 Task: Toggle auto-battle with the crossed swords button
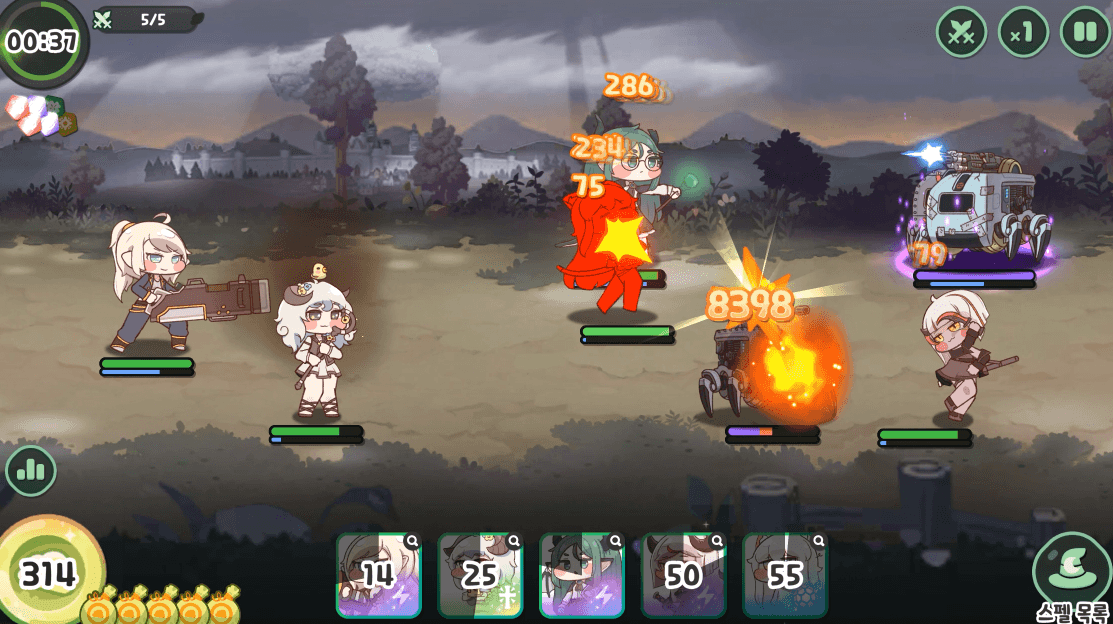[x=961, y=32]
